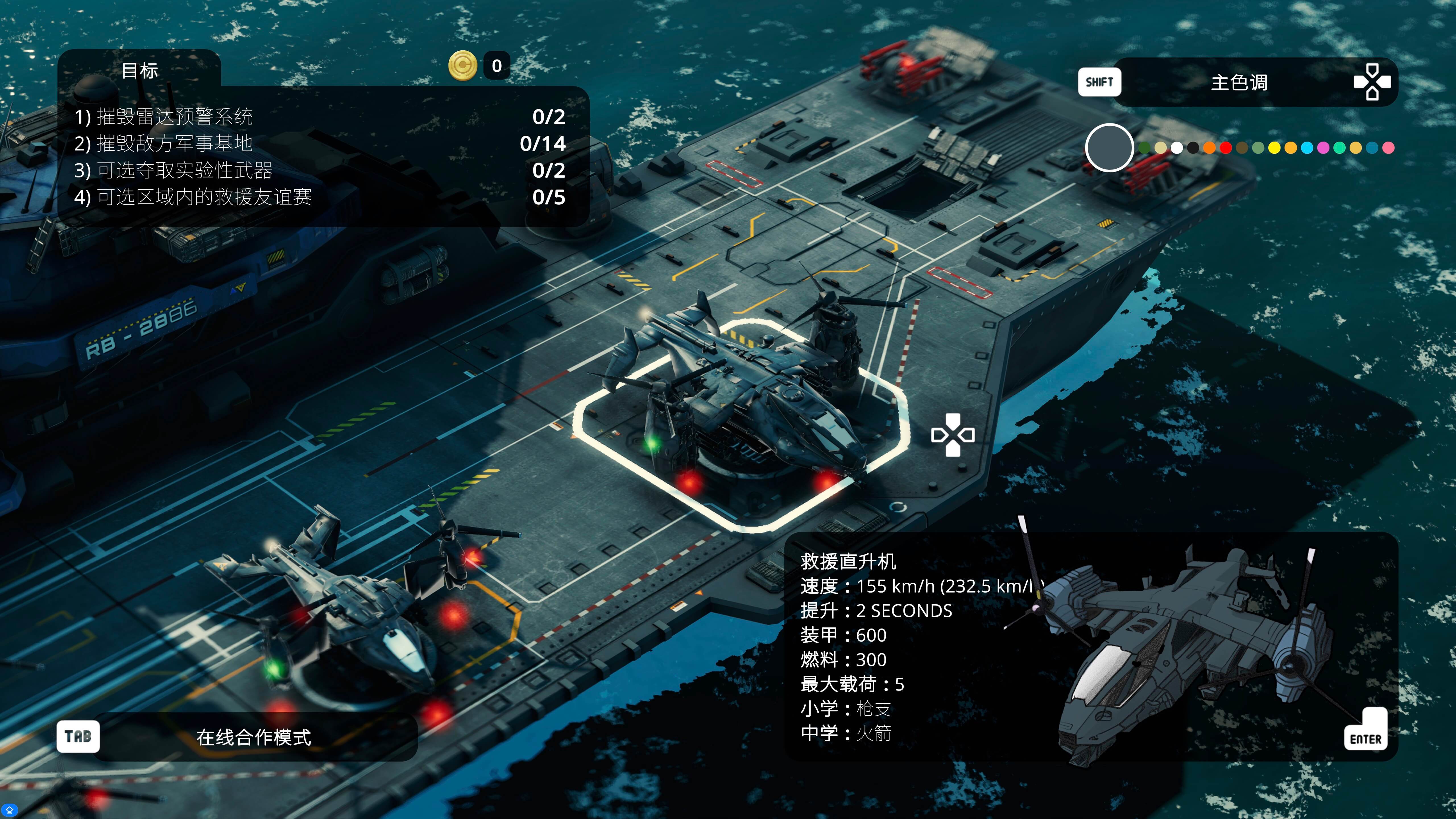Choose the bright yellow paint swatch
1456x819 pixels.
pos(1275,148)
